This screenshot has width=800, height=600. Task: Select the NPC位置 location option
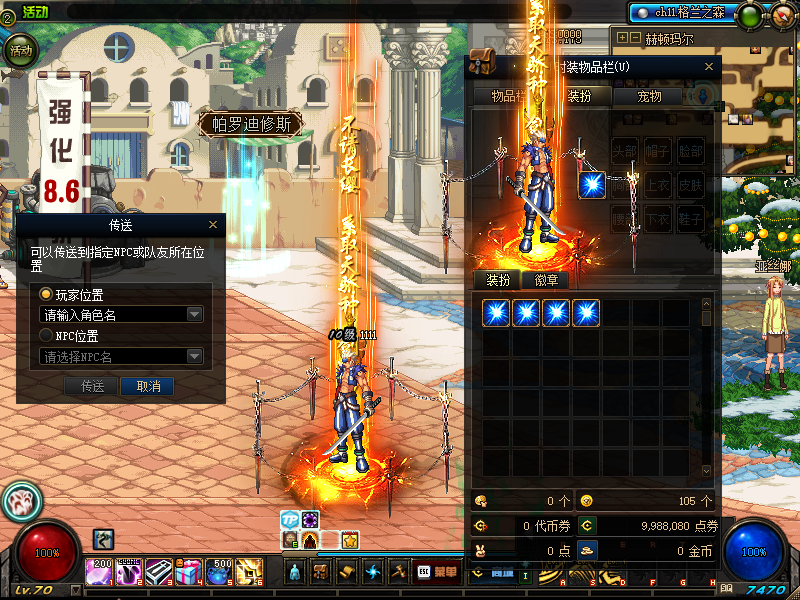46,336
